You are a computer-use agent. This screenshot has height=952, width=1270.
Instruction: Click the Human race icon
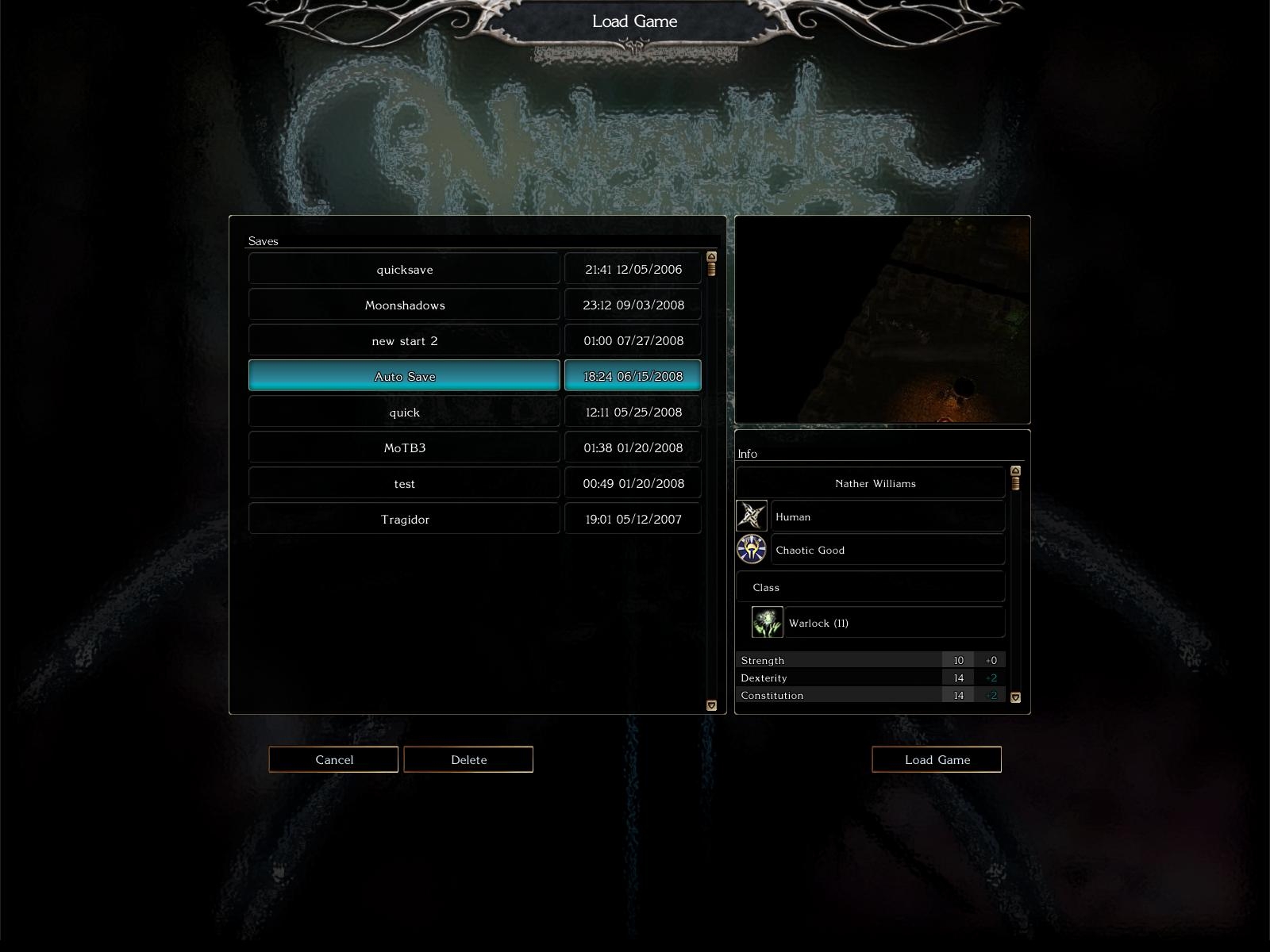tap(751, 516)
